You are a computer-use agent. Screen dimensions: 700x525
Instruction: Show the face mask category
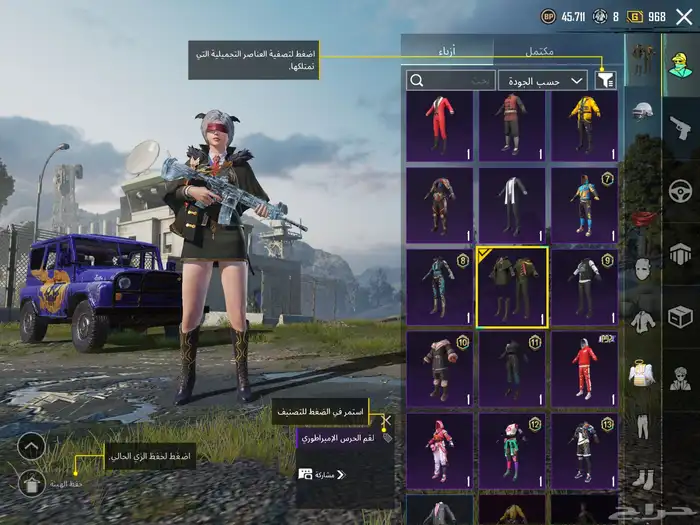point(643,270)
